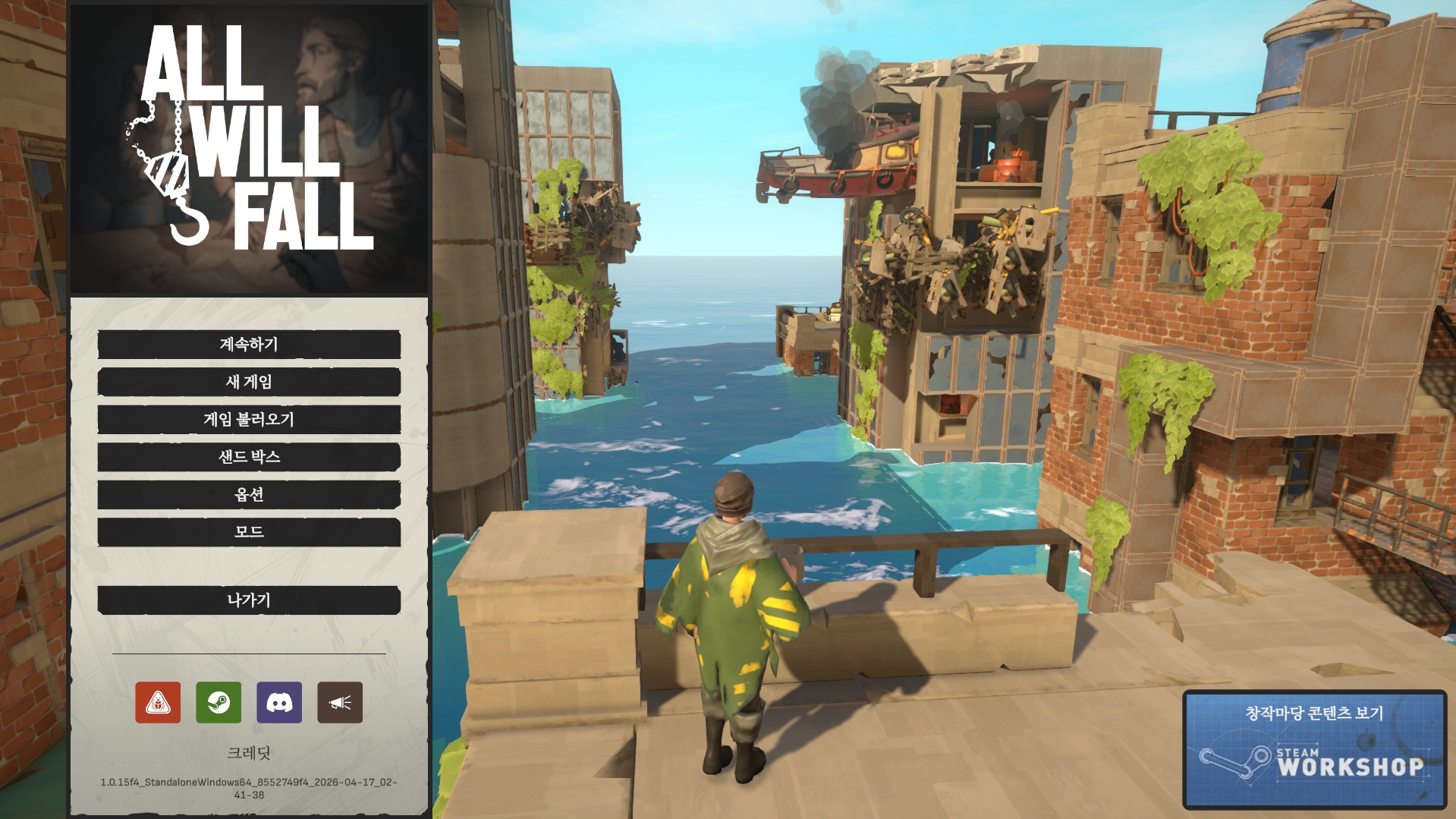
Task: Click the red bug report icon
Action: [x=158, y=702]
